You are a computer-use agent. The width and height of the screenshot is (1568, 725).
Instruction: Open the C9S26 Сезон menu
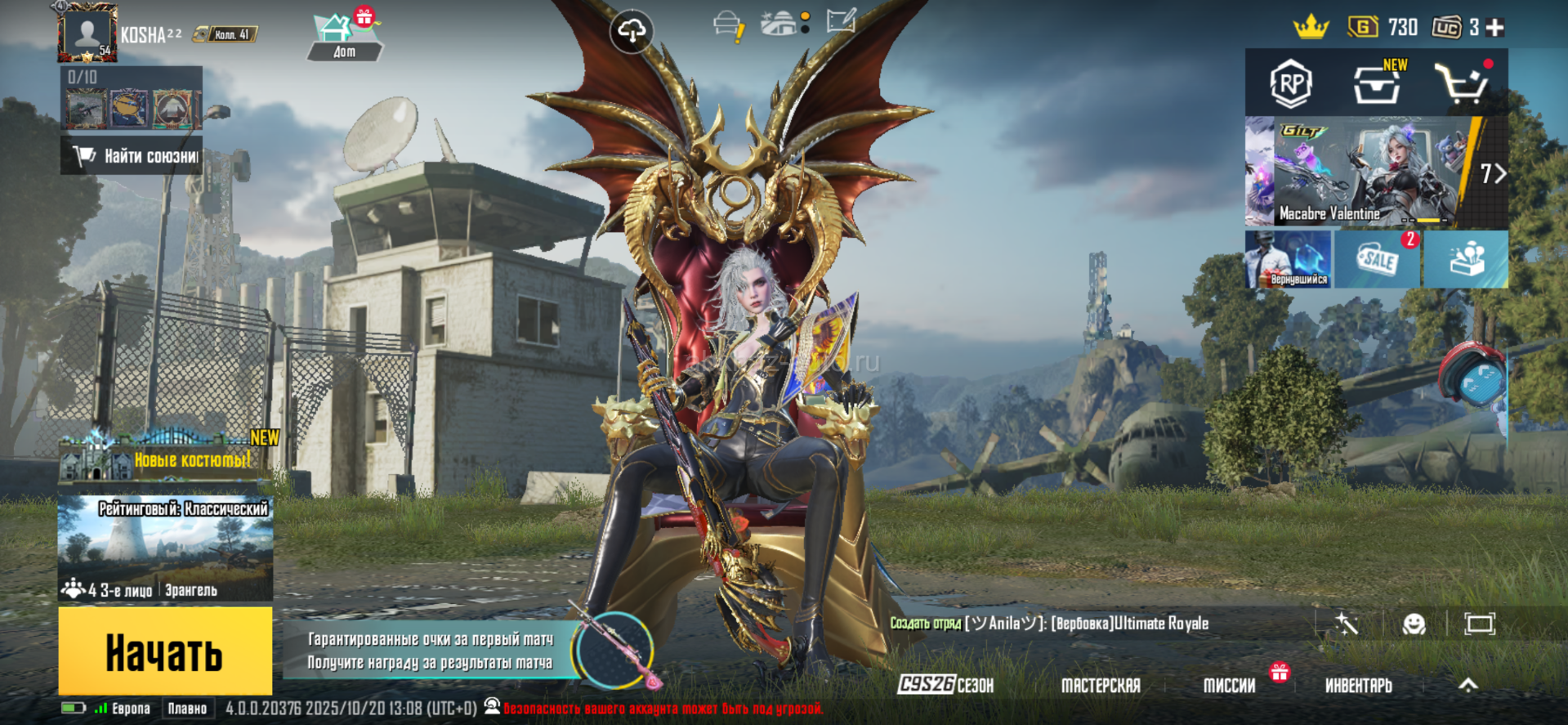point(945,685)
